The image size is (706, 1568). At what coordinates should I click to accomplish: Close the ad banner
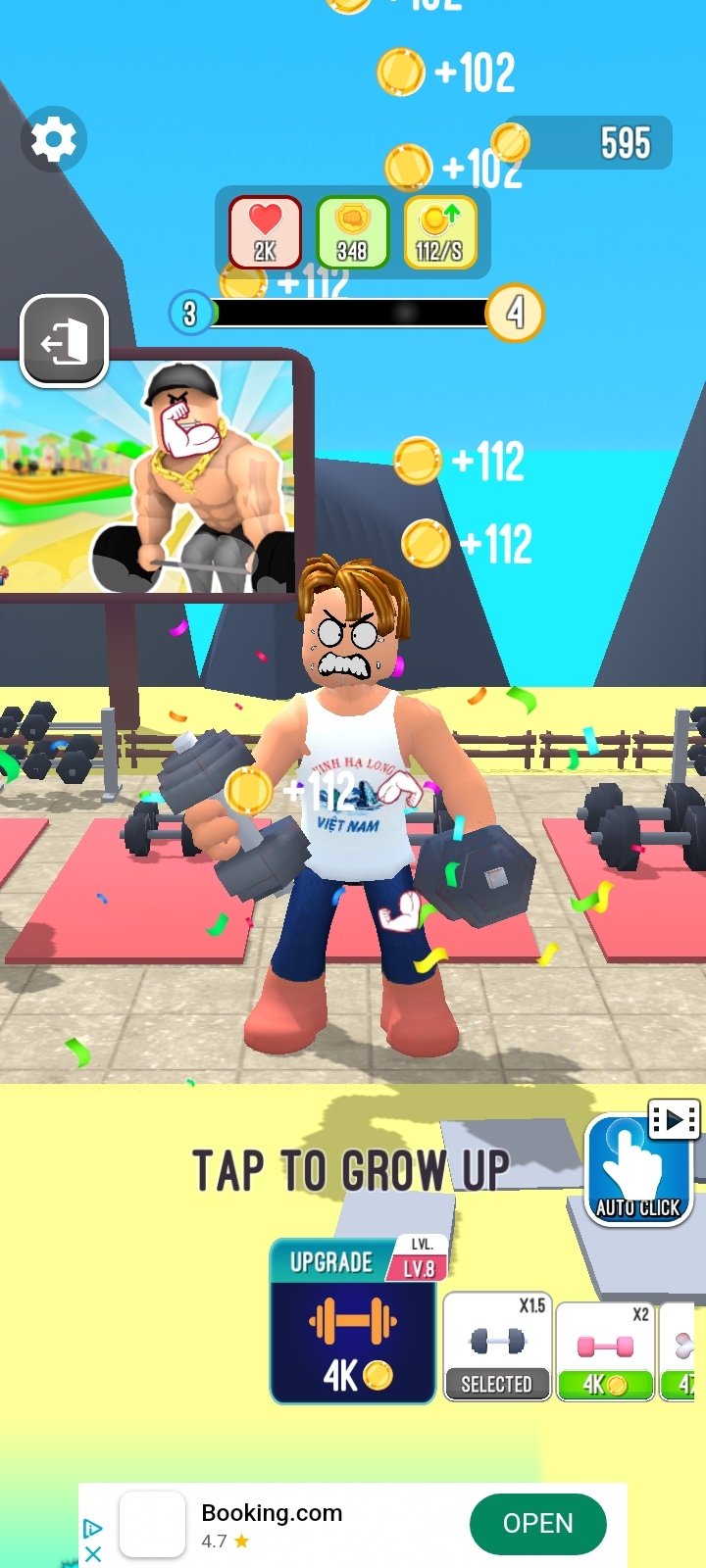point(93,1553)
